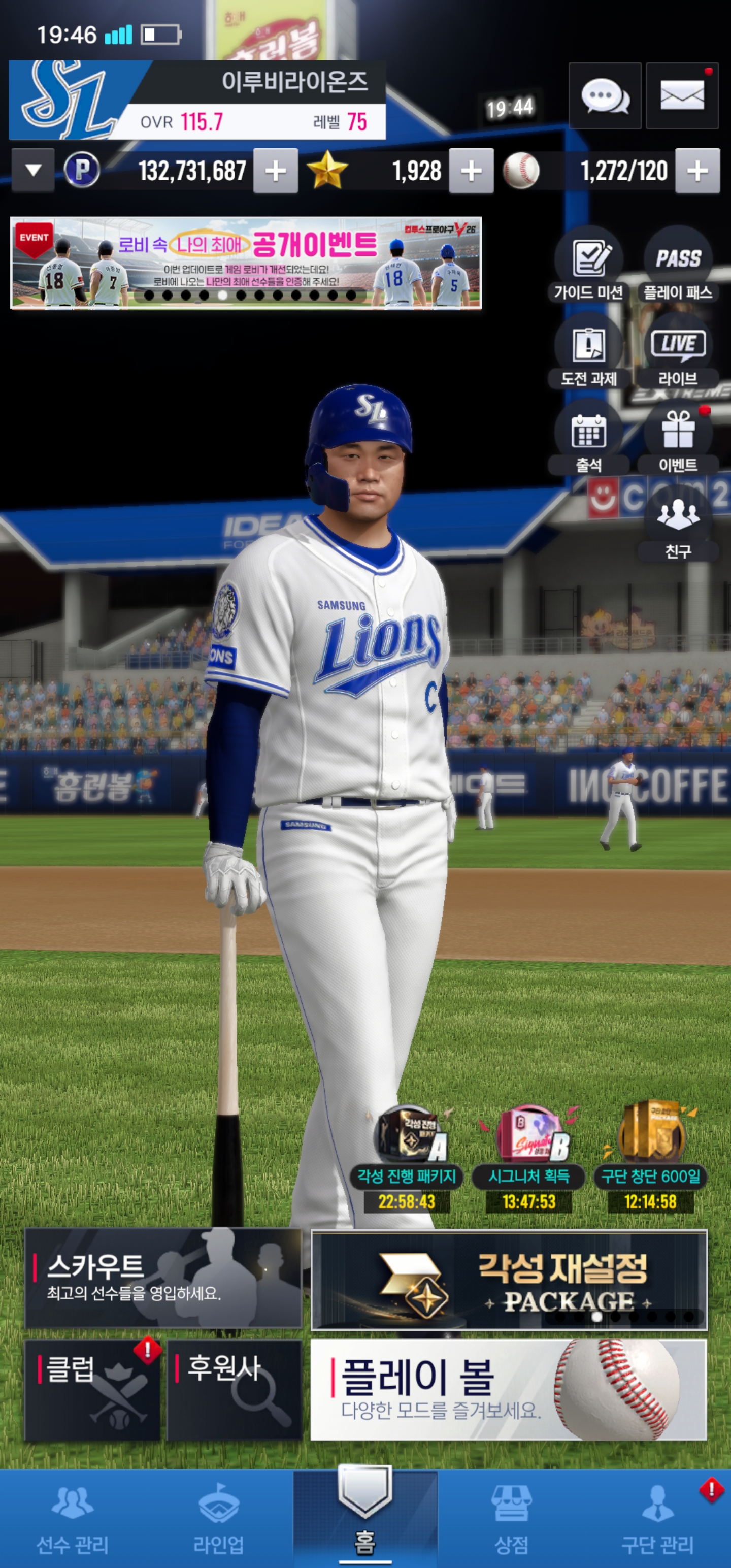This screenshot has height=1568, width=731.
Task: Expand the currency dropdown arrow
Action: (x=34, y=171)
